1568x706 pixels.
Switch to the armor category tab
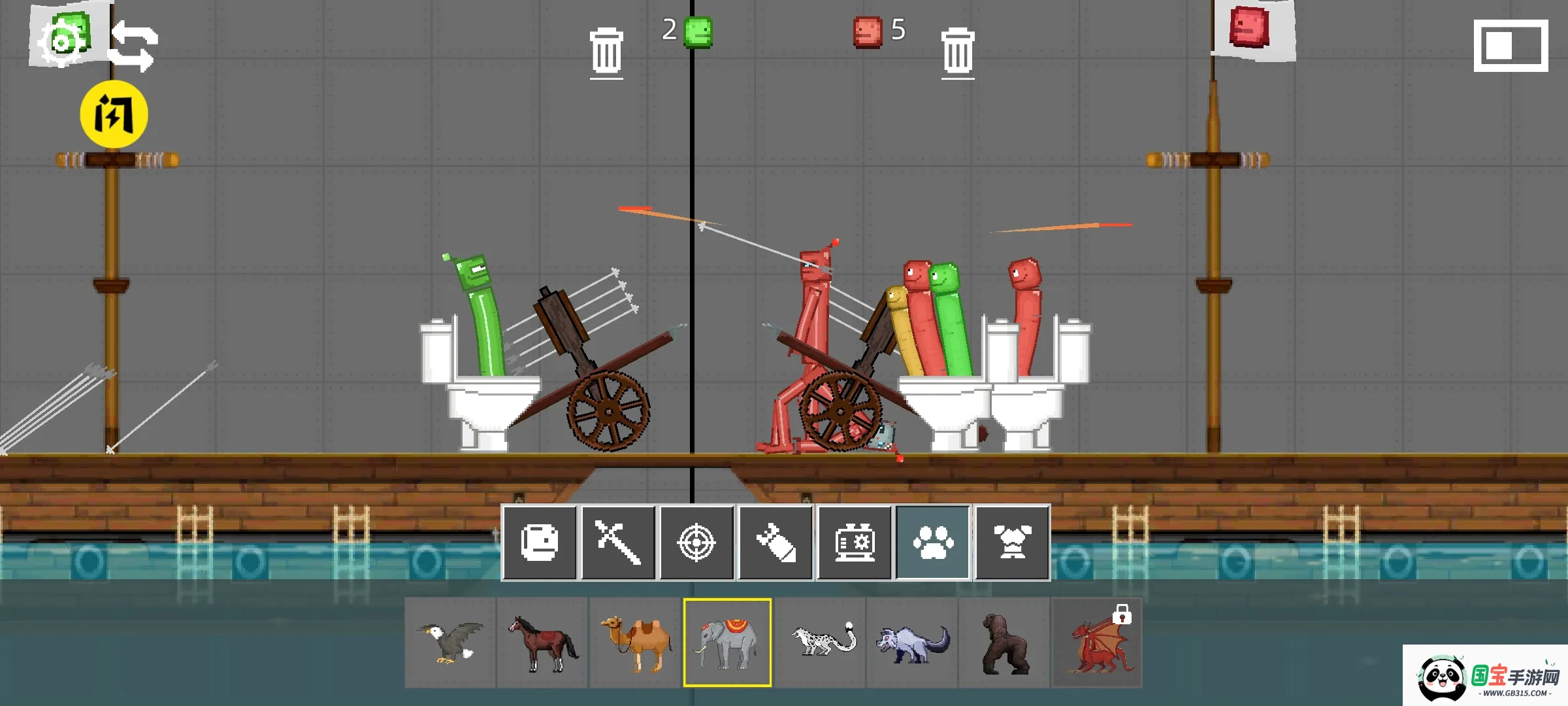pyautogui.click(x=1012, y=543)
